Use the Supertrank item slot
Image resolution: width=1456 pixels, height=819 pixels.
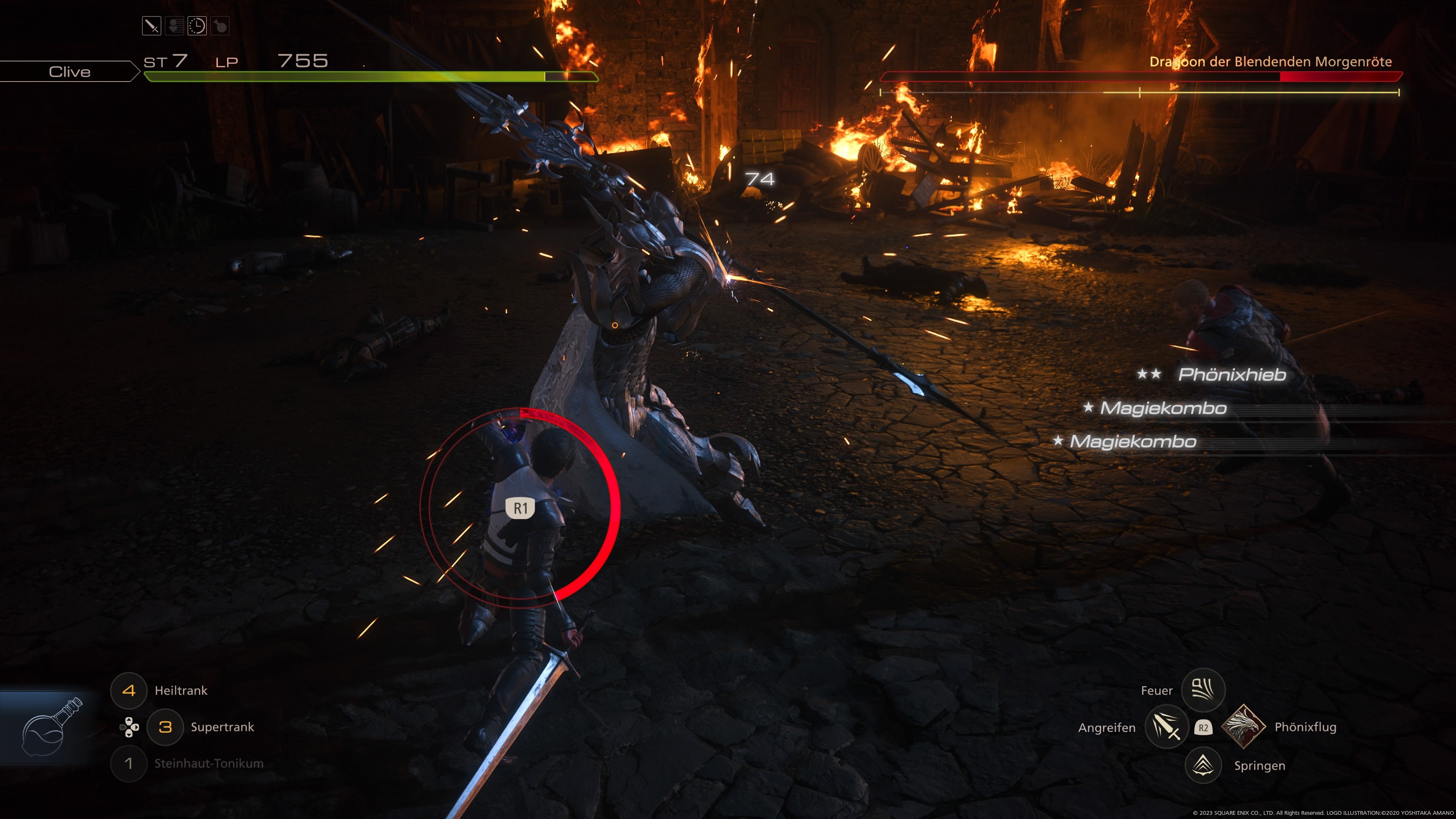click(x=165, y=727)
